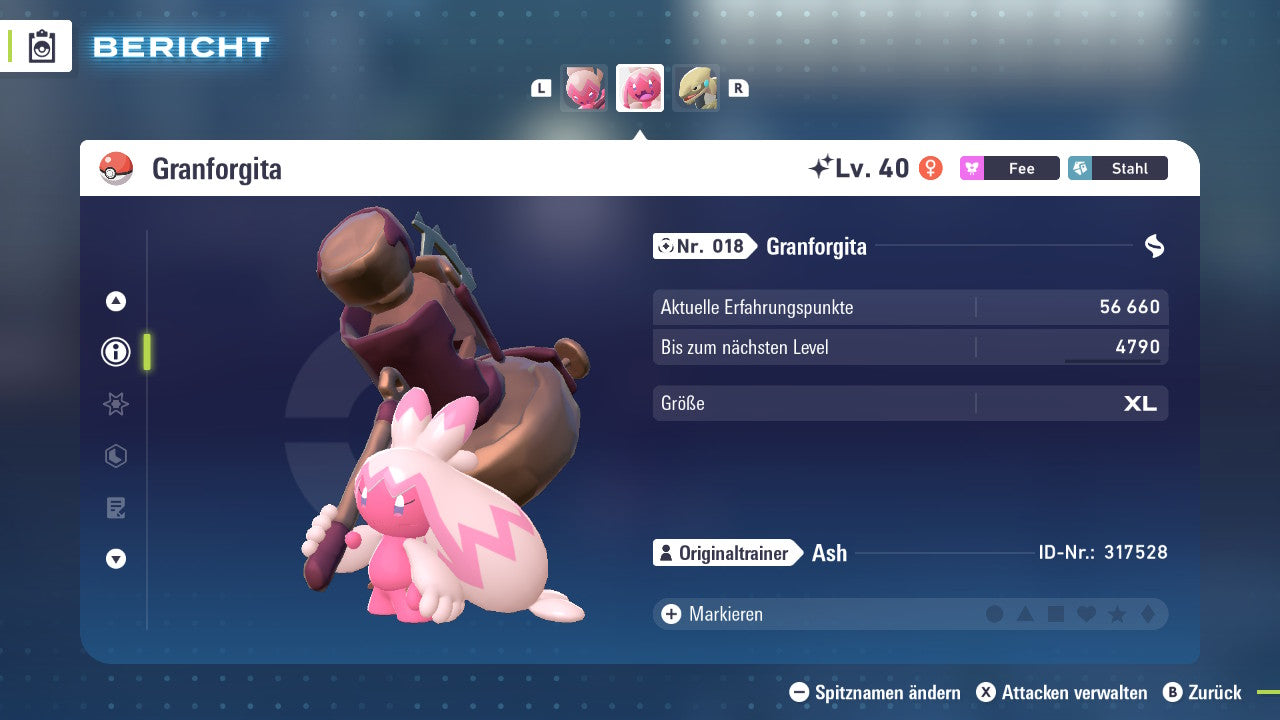The height and width of the screenshot is (720, 1280).
Task: Select the memo page icon in the sidebar
Action: coord(115,507)
